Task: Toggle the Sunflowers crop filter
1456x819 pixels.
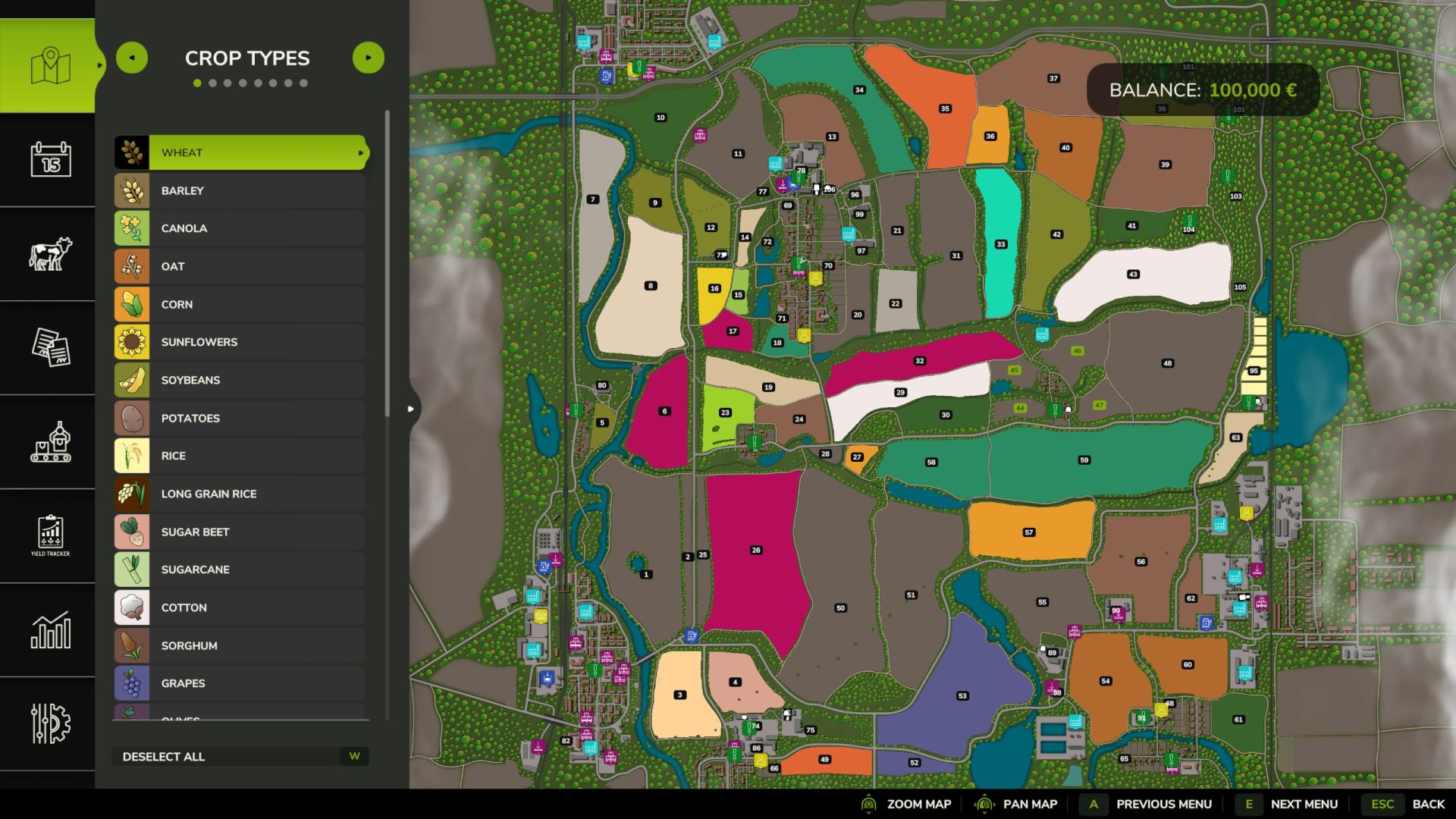Action: click(240, 342)
